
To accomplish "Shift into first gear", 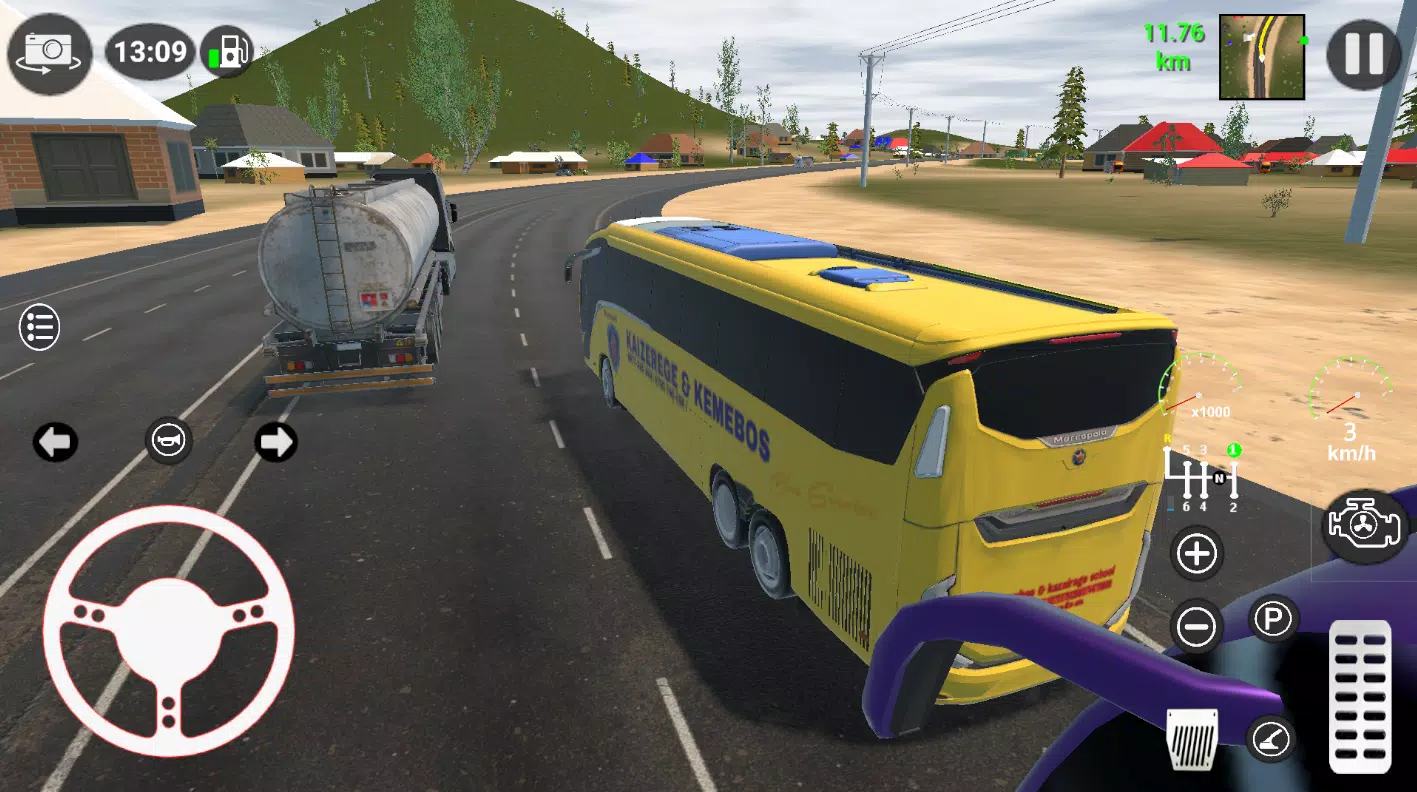I will (1232, 448).
